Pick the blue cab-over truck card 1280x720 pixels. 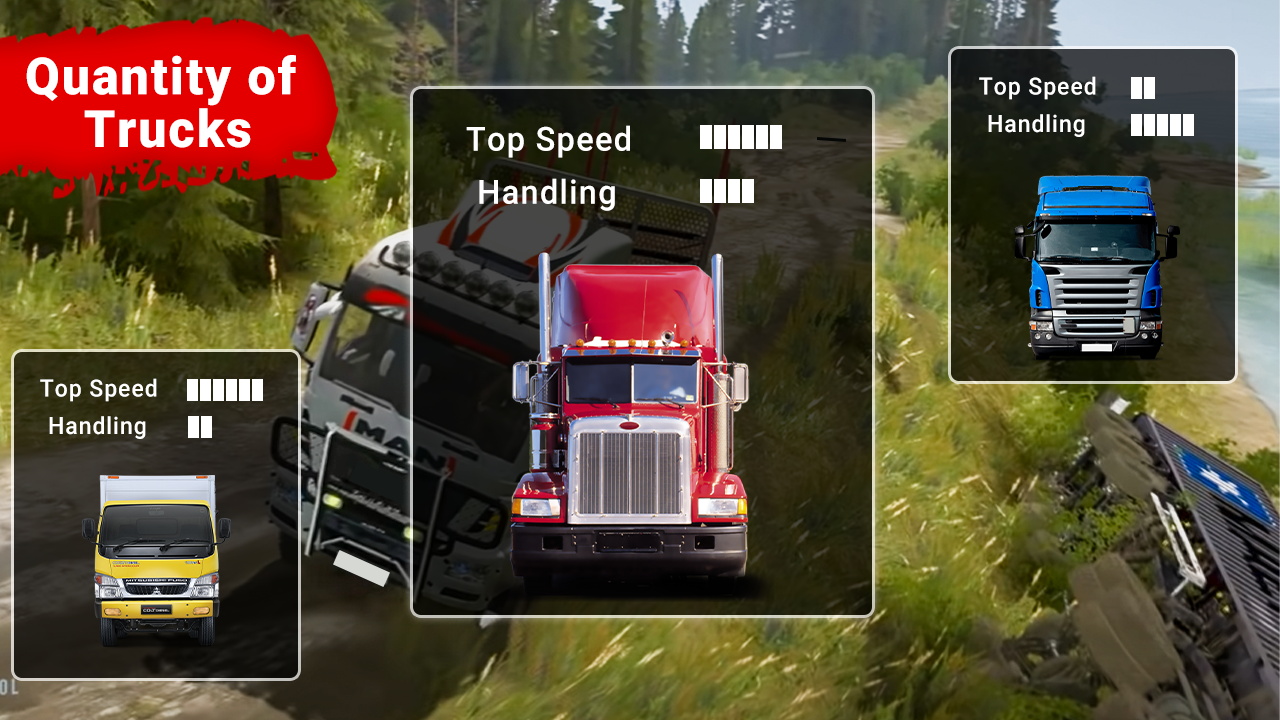coord(1093,215)
